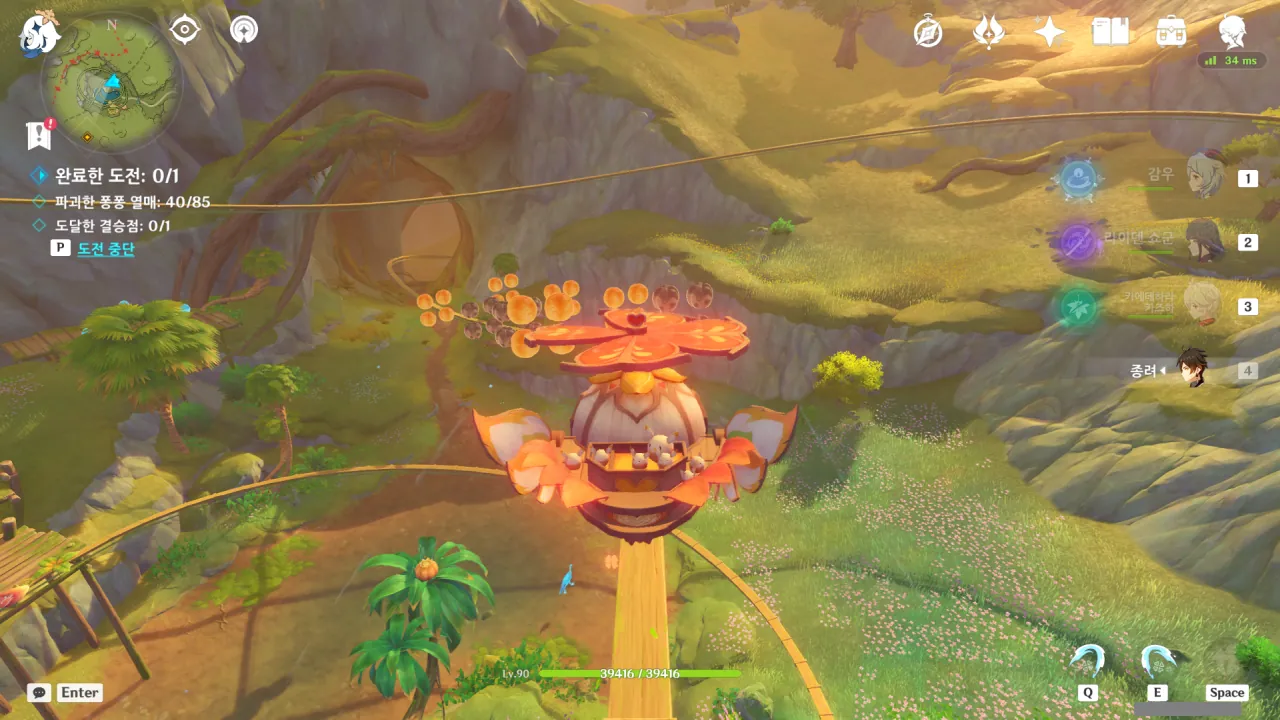This screenshot has height=720, width=1280.
Task: Open the compass icon in the top bar
Action: click(x=928, y=32)
